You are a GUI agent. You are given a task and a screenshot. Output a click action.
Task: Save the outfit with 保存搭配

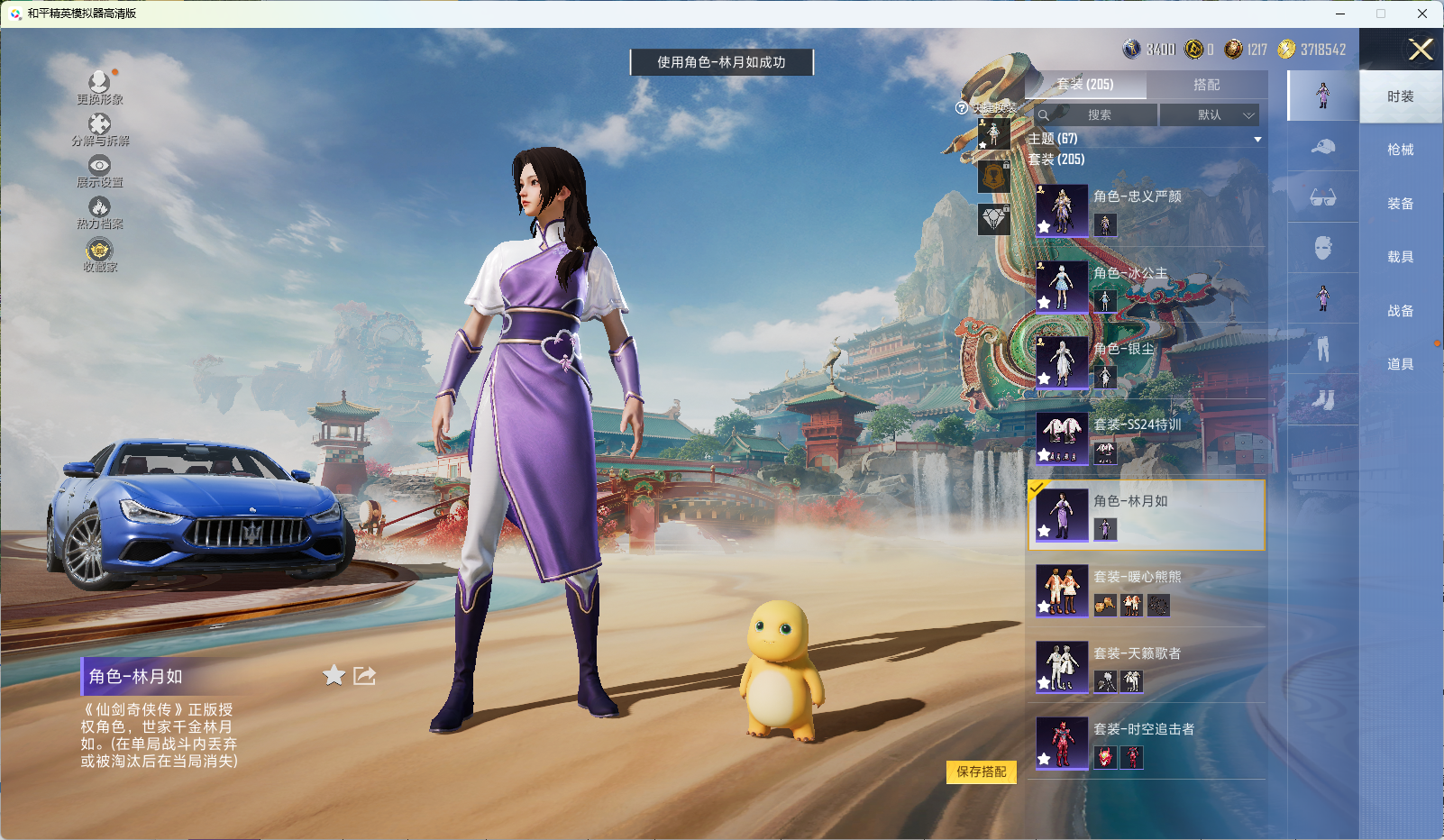[x=981, y=772]
